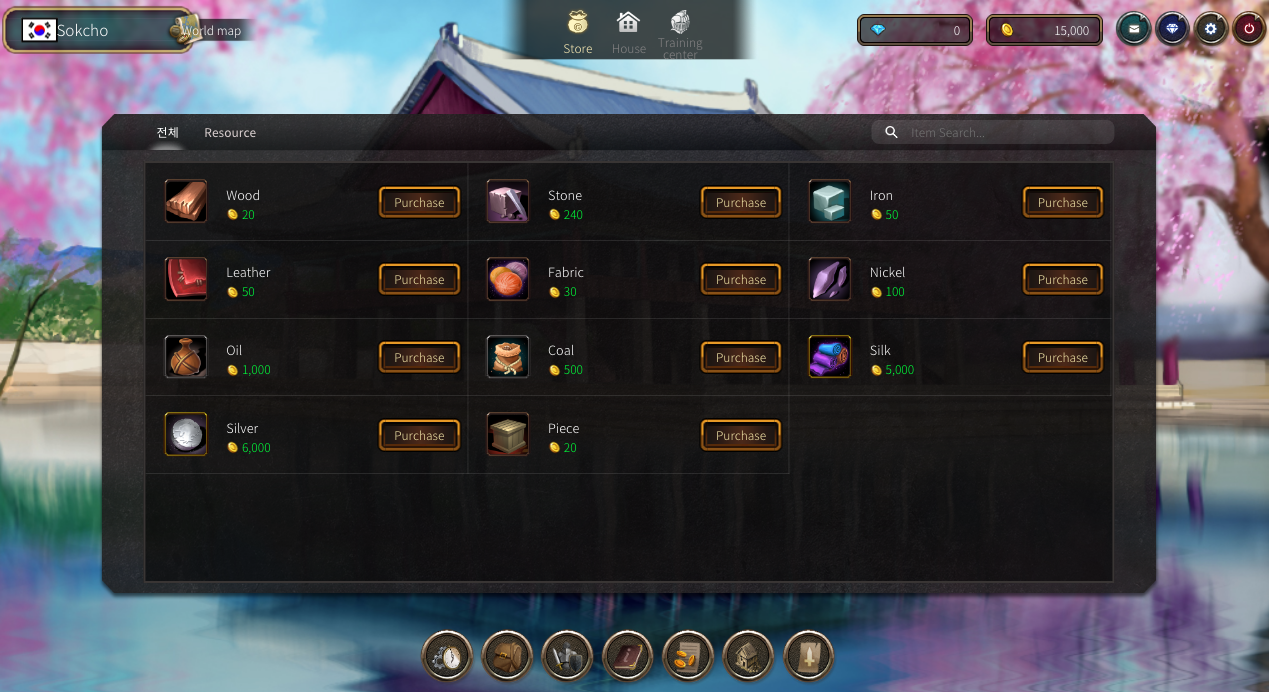Select the Oil item icon
The height and width of the screenshot is (692, 1269).
186,358
